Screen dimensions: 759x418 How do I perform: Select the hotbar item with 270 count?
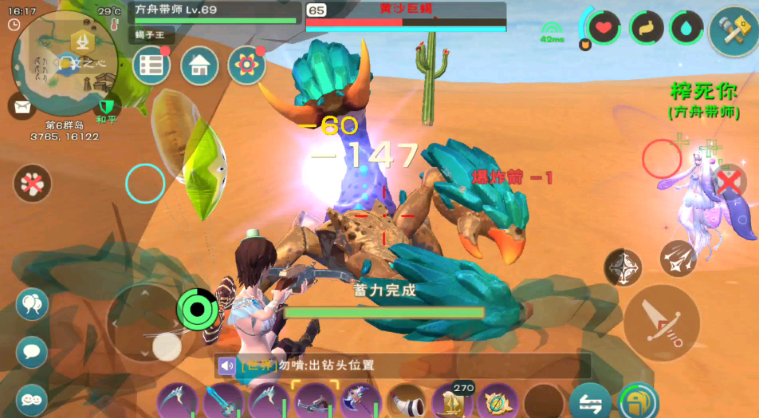coord(452,402)
